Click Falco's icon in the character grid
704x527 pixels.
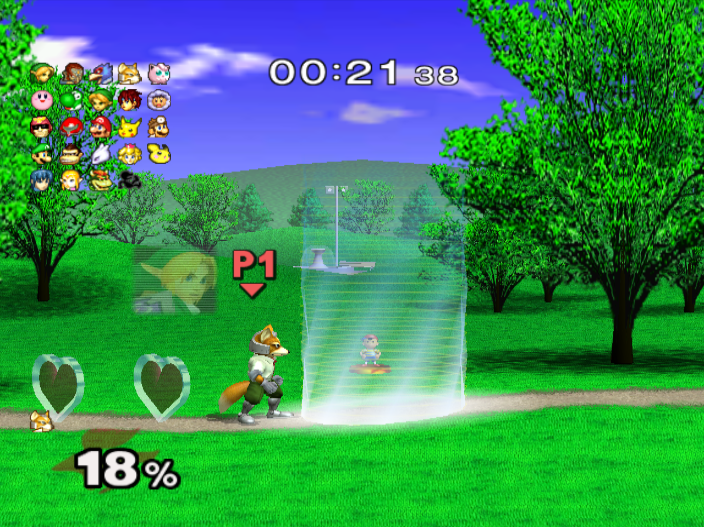point(100,74)
